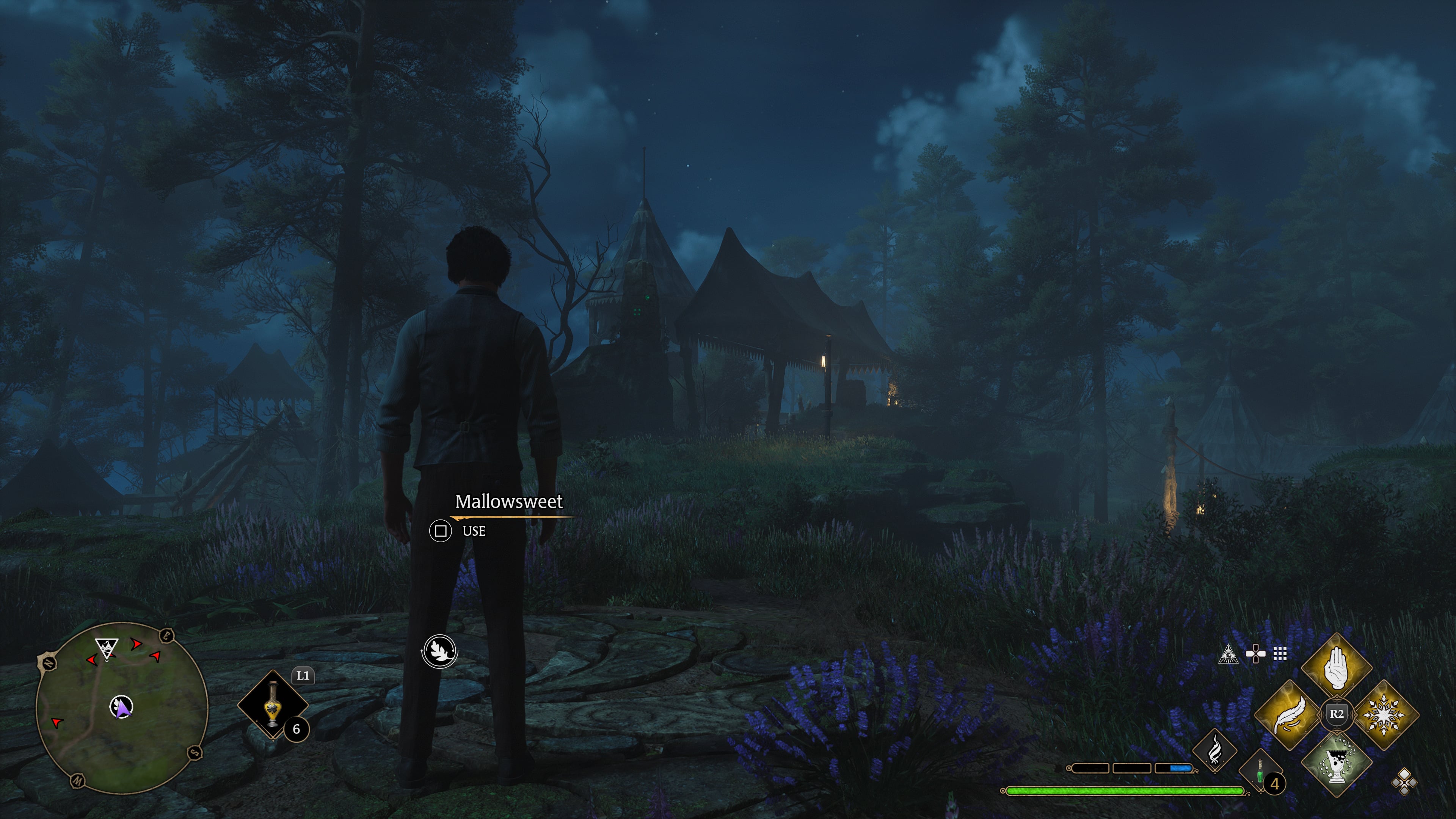Switch spell set via four-diamond selector
1456x819 pixels.
coord(1404,782)
